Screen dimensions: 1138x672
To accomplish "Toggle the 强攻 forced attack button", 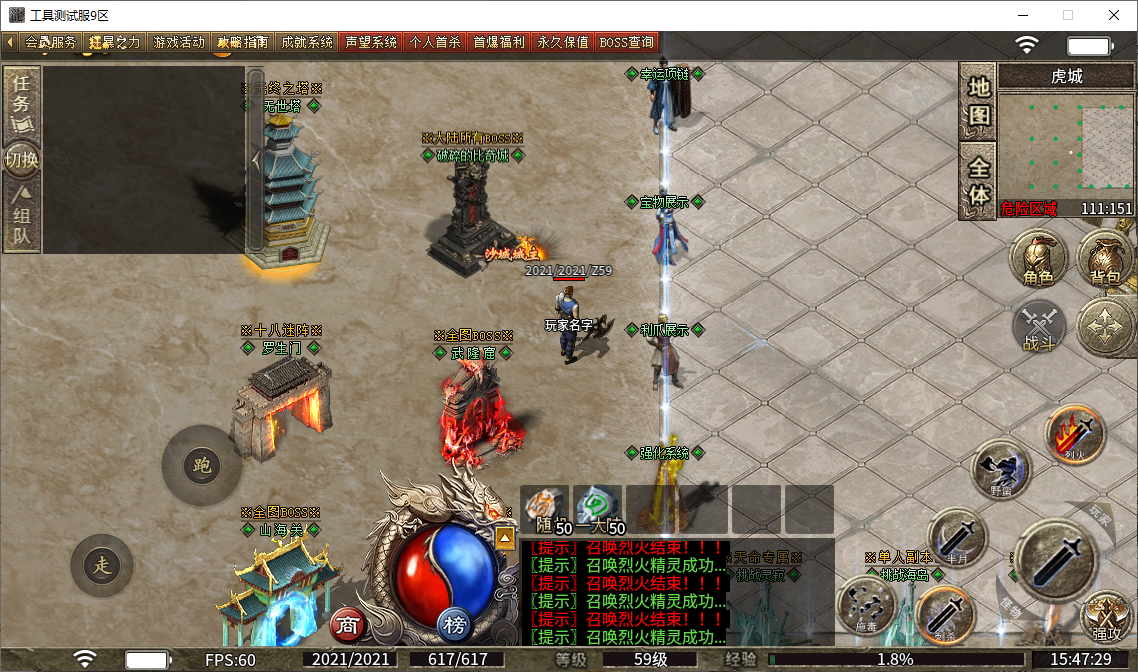I will tap(1106, 616).
